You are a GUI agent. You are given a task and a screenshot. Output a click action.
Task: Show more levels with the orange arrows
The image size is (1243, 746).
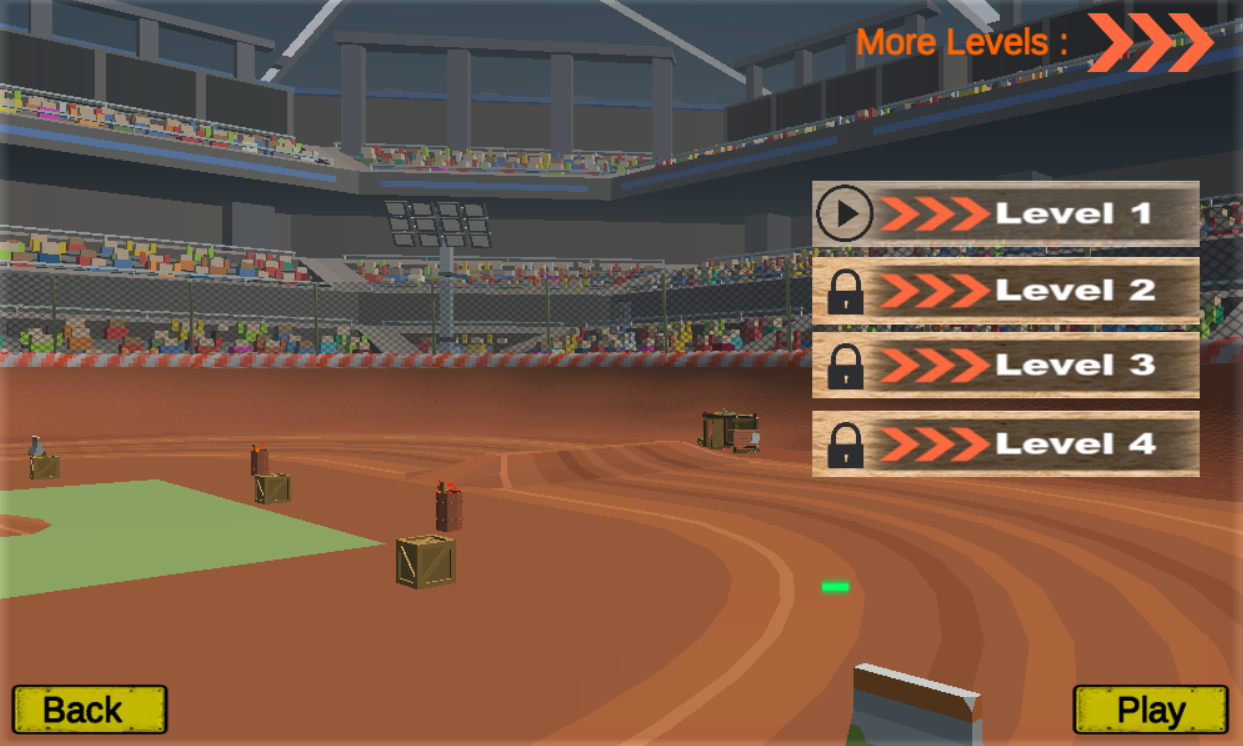pos(1150,42)
